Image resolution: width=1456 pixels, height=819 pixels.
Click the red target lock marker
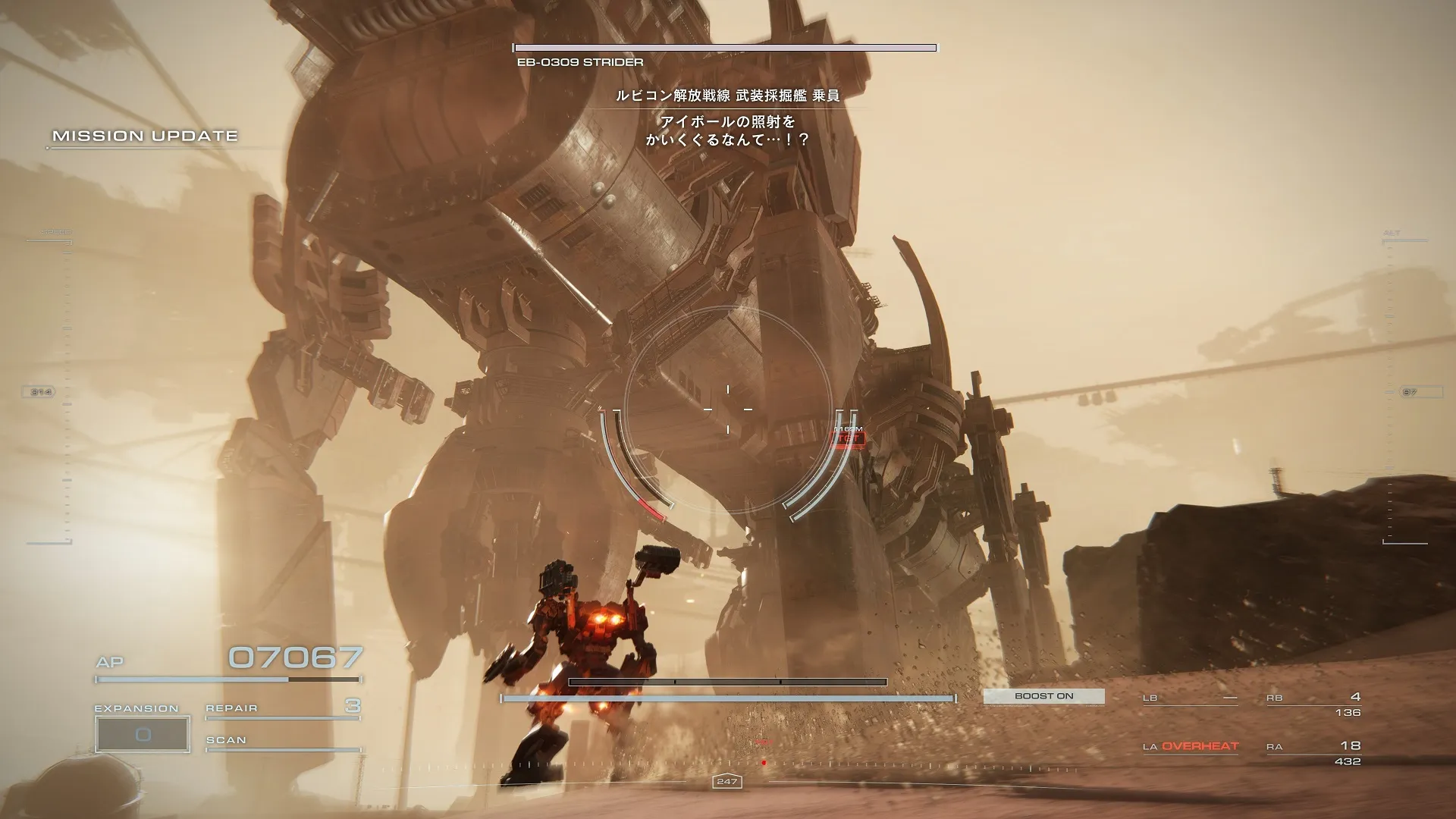(848, 438)
